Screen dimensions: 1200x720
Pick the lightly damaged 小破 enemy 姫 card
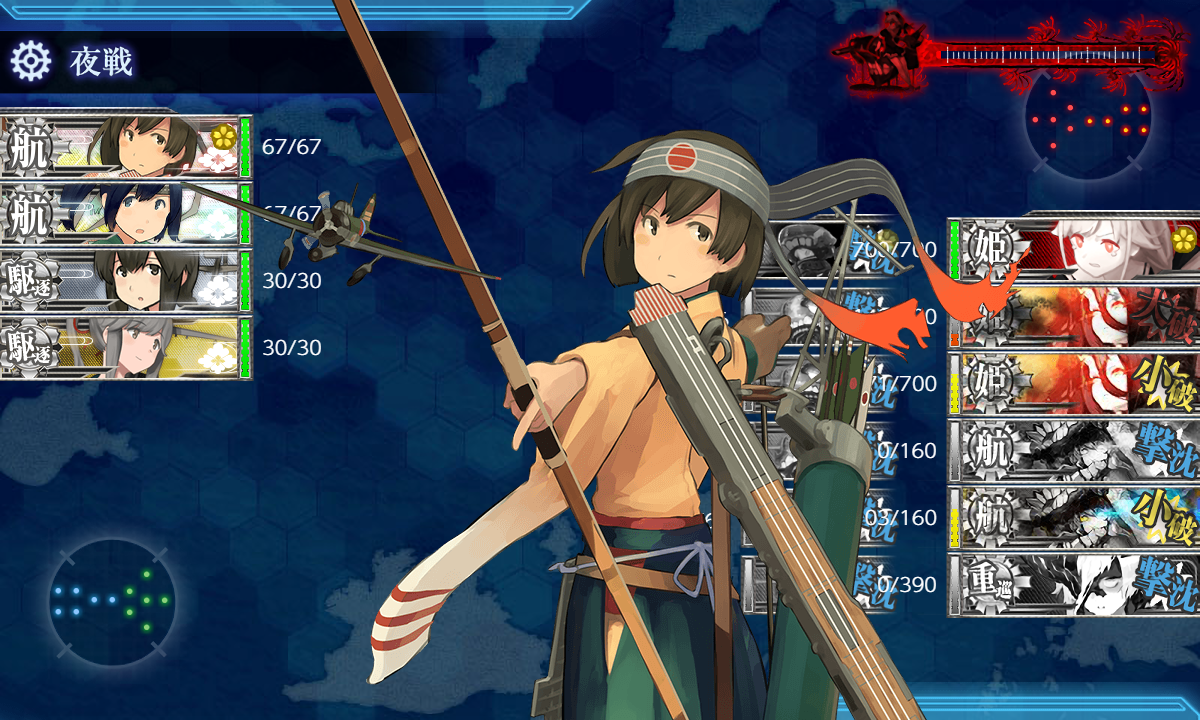pyautogui.click(x=1075, y=382)
